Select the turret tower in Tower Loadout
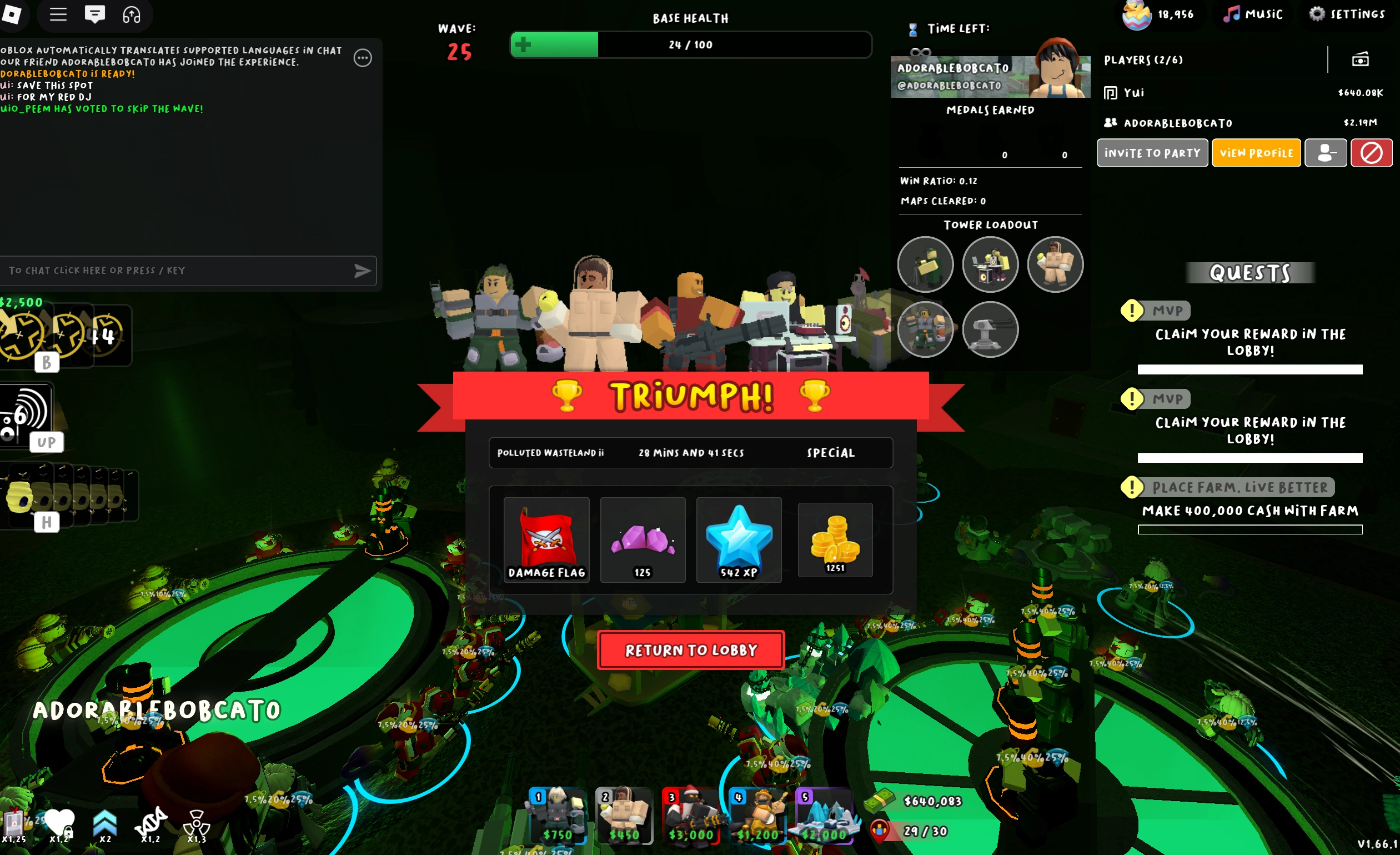Screen dimensions: 1400x855 (x=990, y=329)
